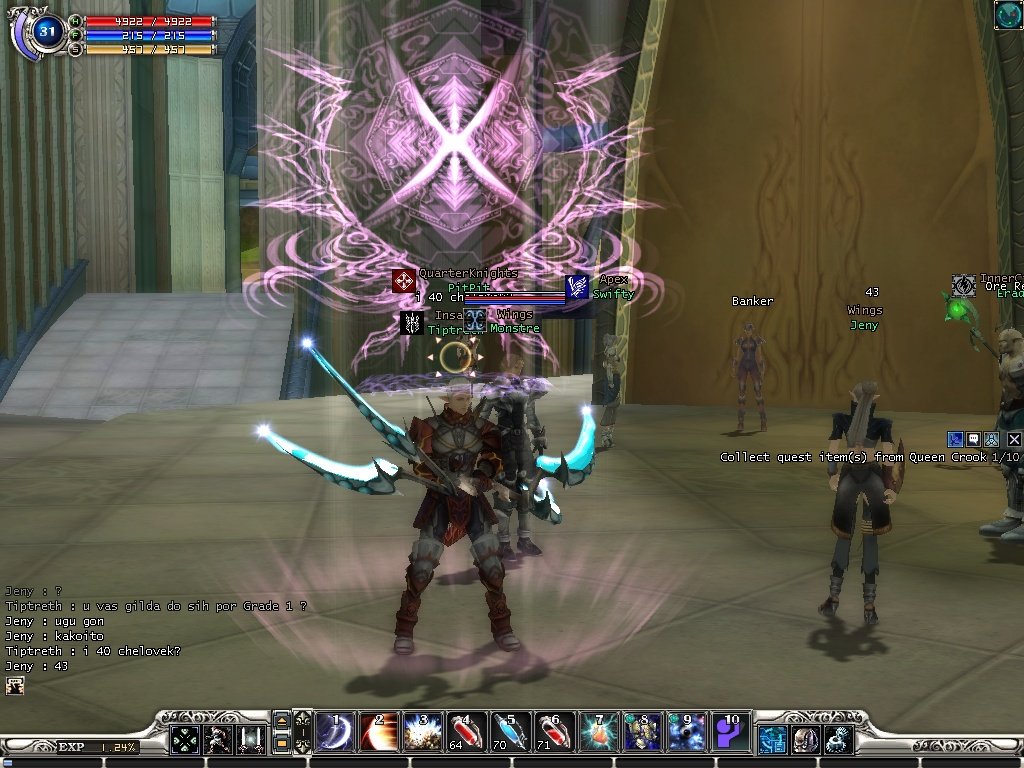Open the blue circuit-pattern menu icon
This screenshot has height=768, width=1024.
(x=771, y=739)
